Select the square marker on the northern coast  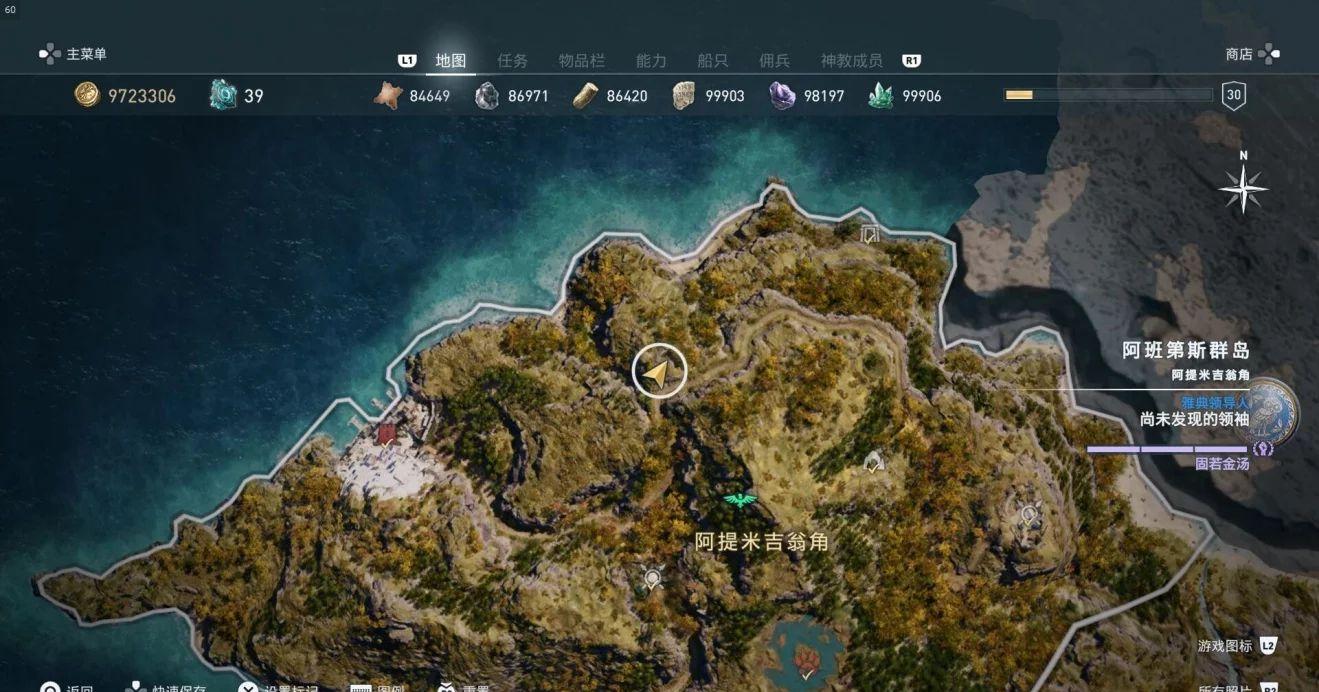click(x=869, y=234)
